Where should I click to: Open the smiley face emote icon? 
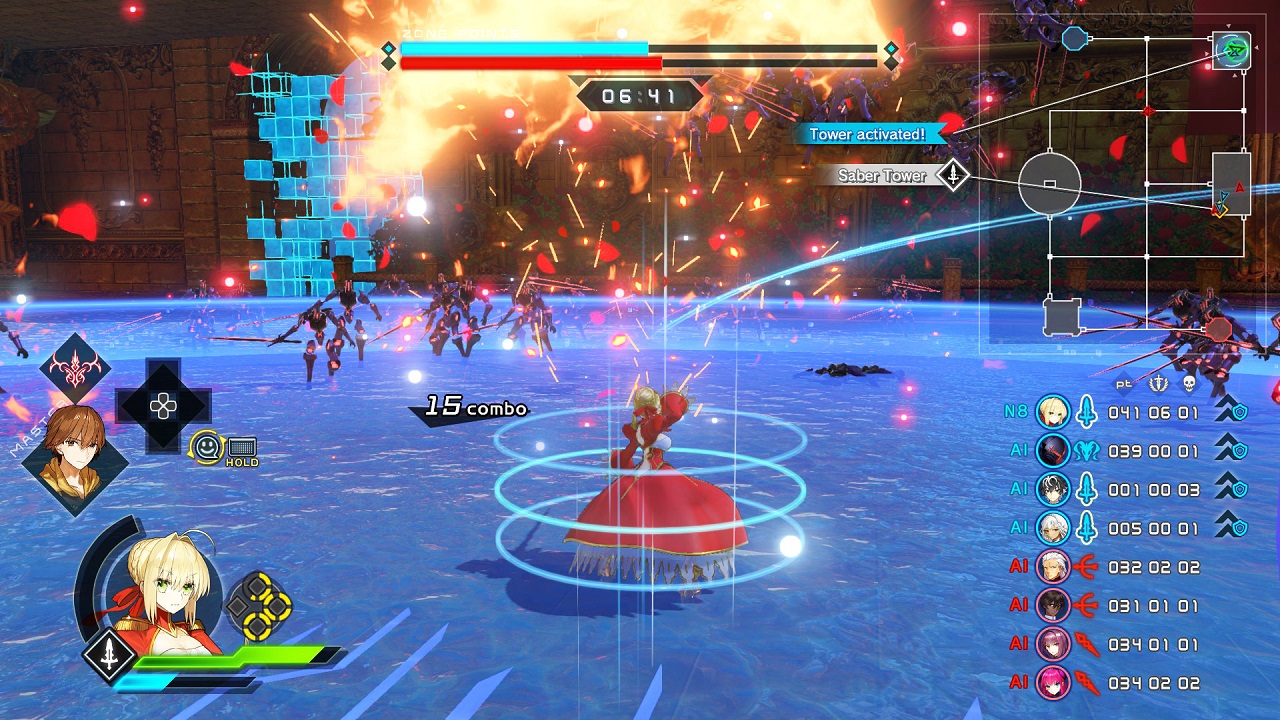tap(207, 447)
